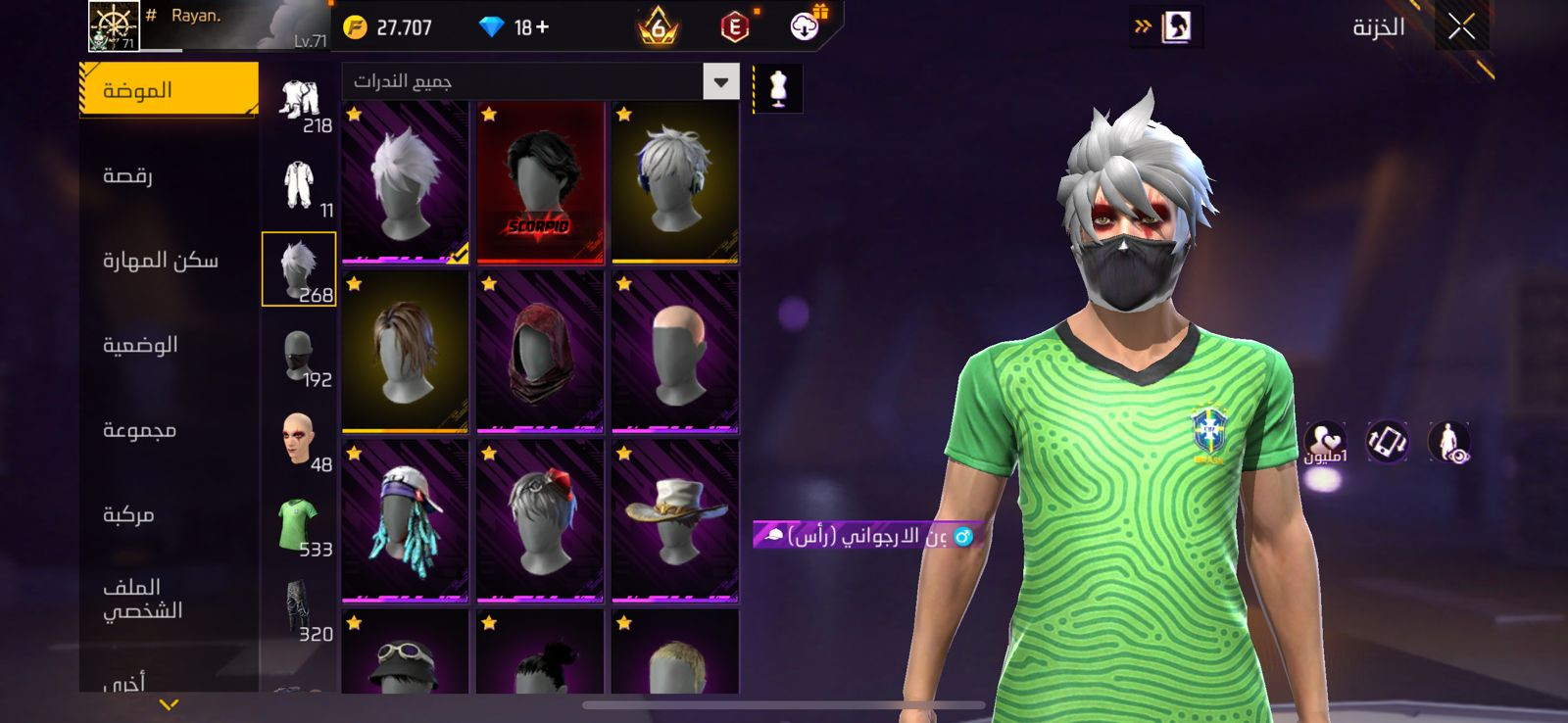Image resolution: width=1568 pixels, height=723 pixels.
Task: Open the face mask category
Action: [x=299, y=356]
